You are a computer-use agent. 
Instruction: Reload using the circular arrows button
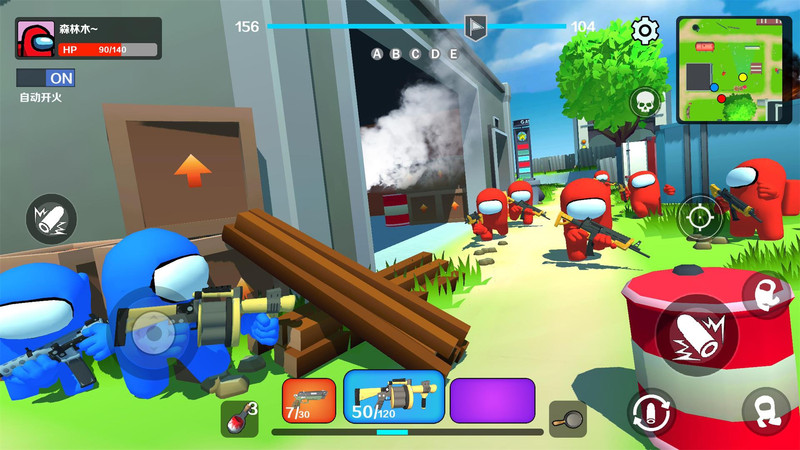point(651,411)
